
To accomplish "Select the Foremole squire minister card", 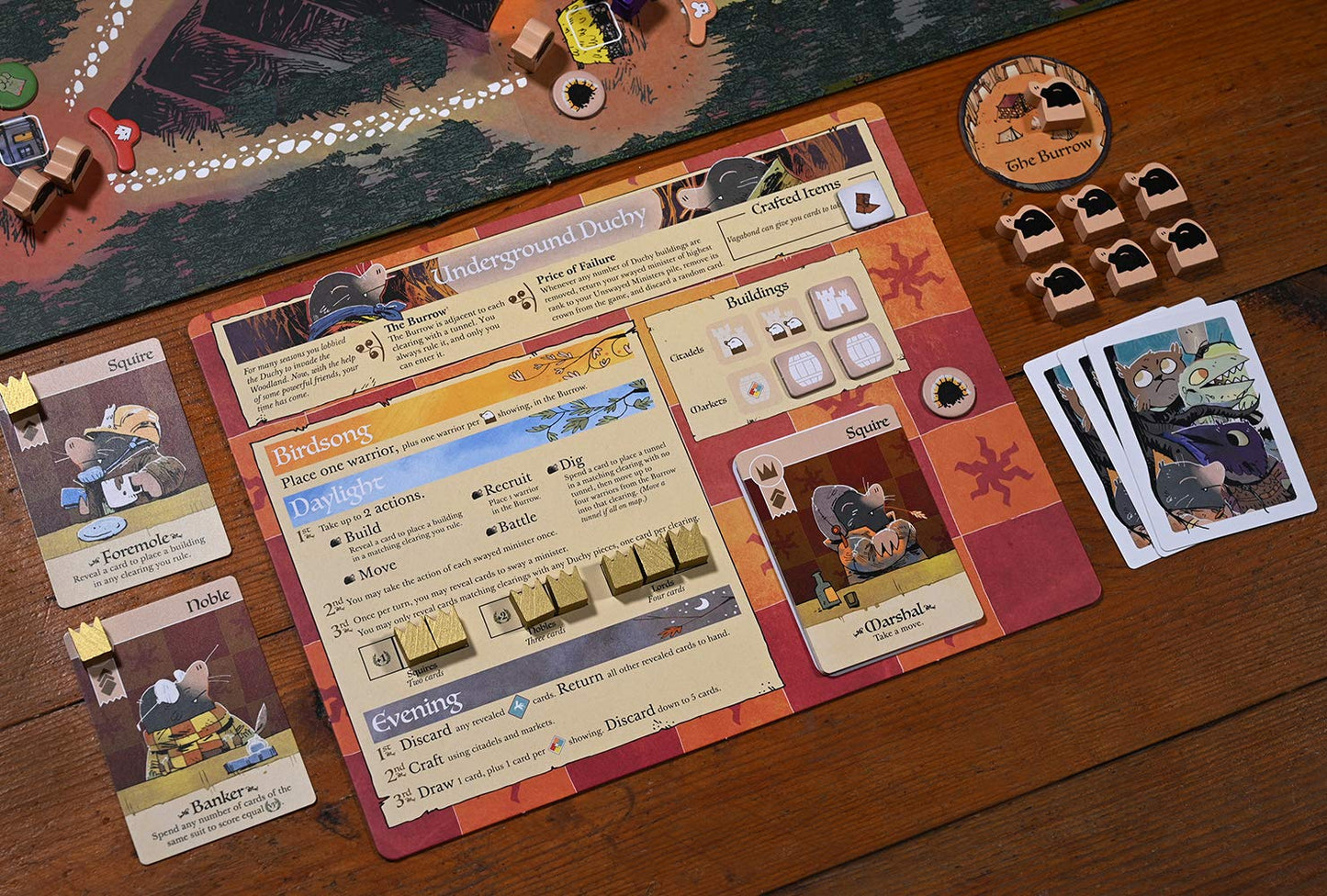I will (115, 473).
